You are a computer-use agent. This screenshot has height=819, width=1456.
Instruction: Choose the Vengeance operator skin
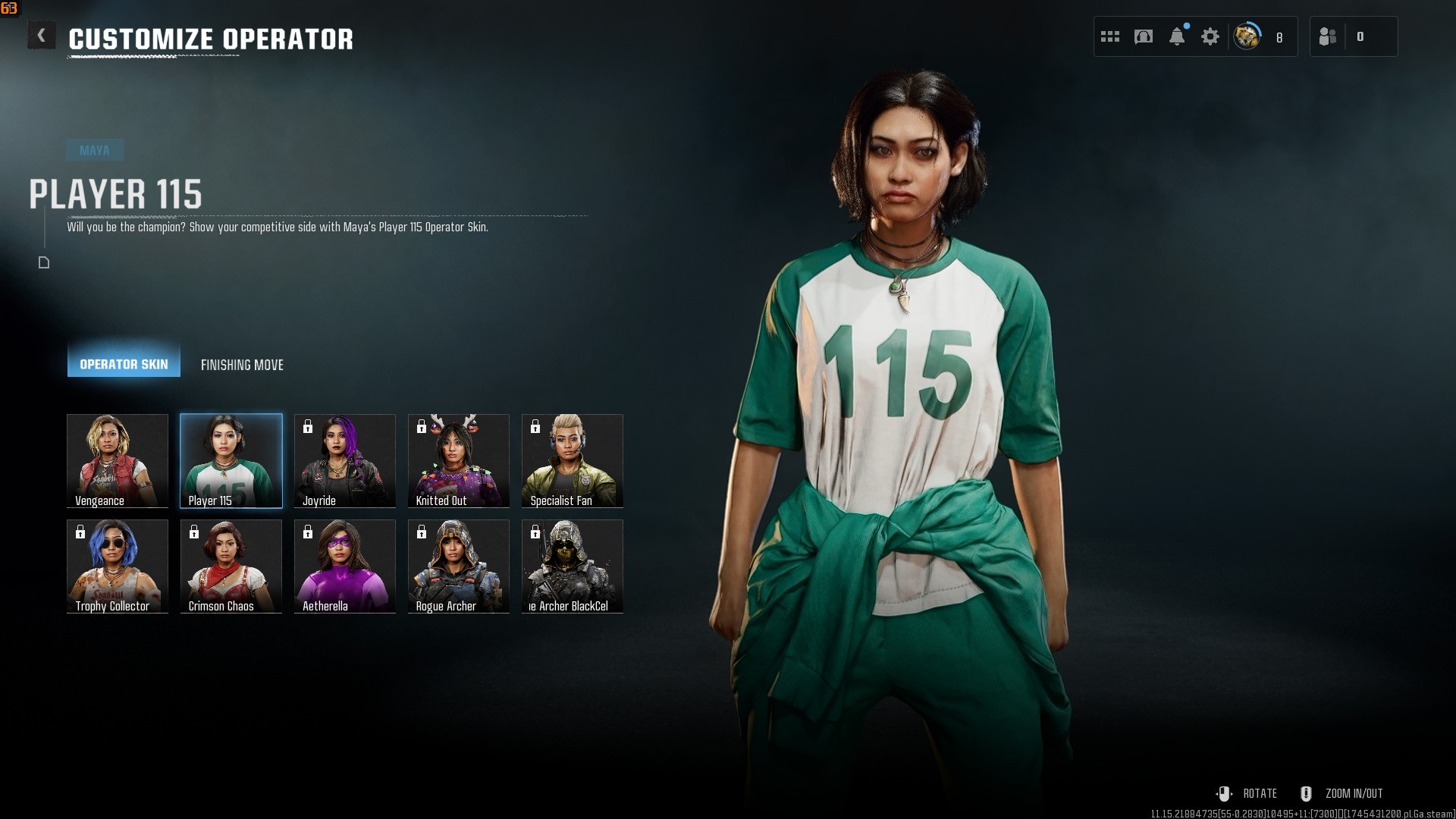pyautogui.click(x=118, y=460)
